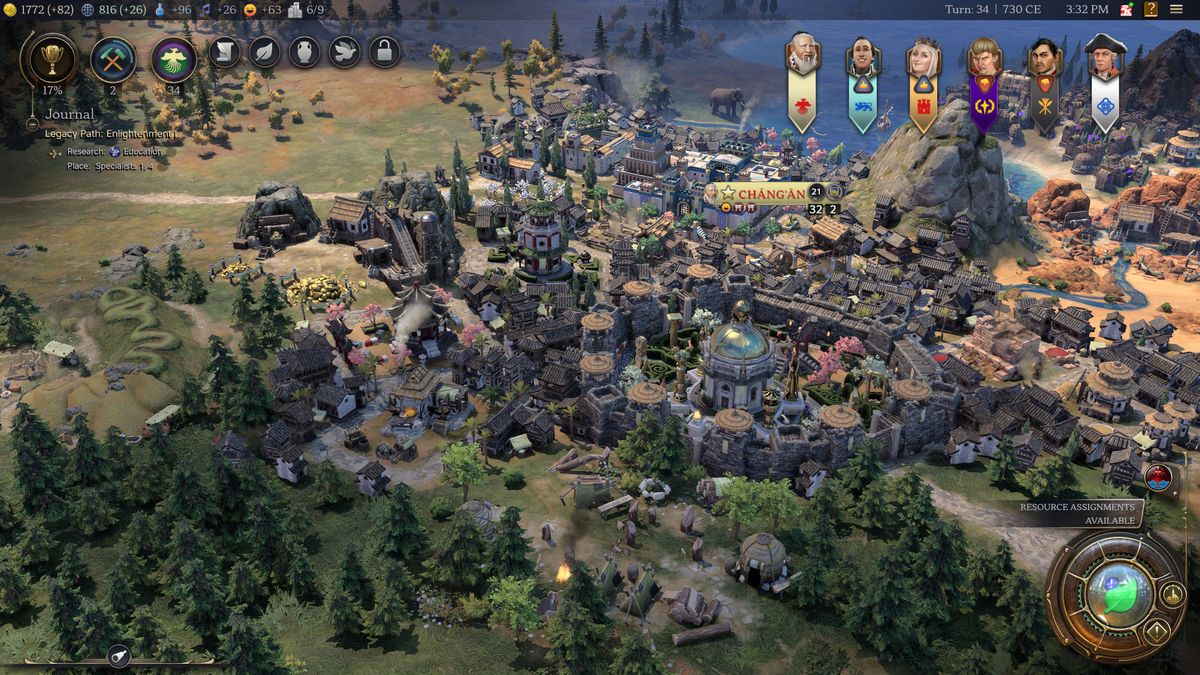Open the scroll icon panel
The height and width of the screenshot is (675, 1200).
[225, 51]
